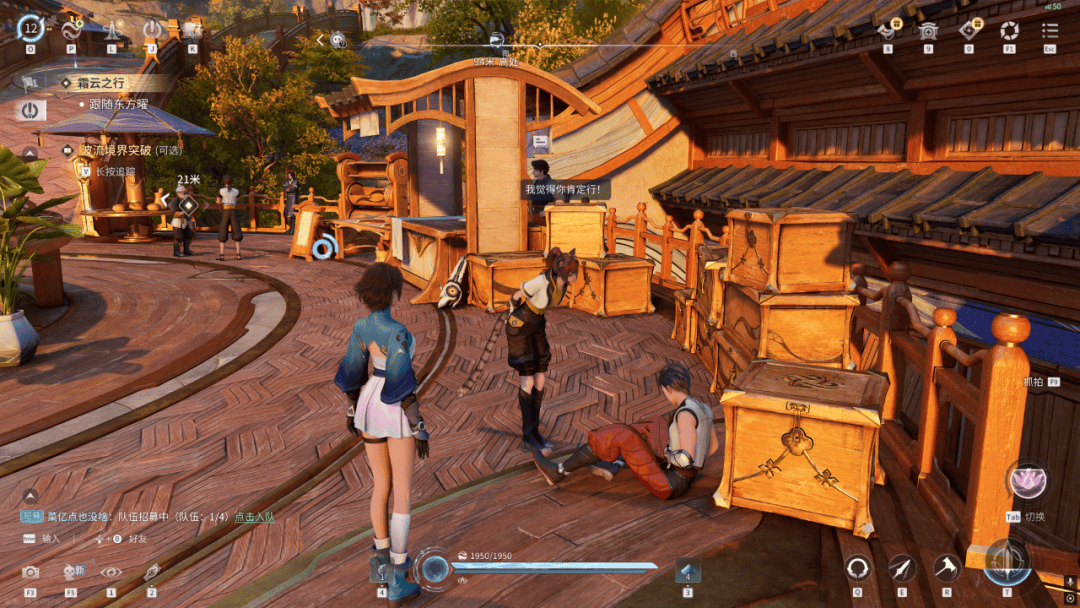Activate the lotus skill icon

click(x=1026, y=482)
